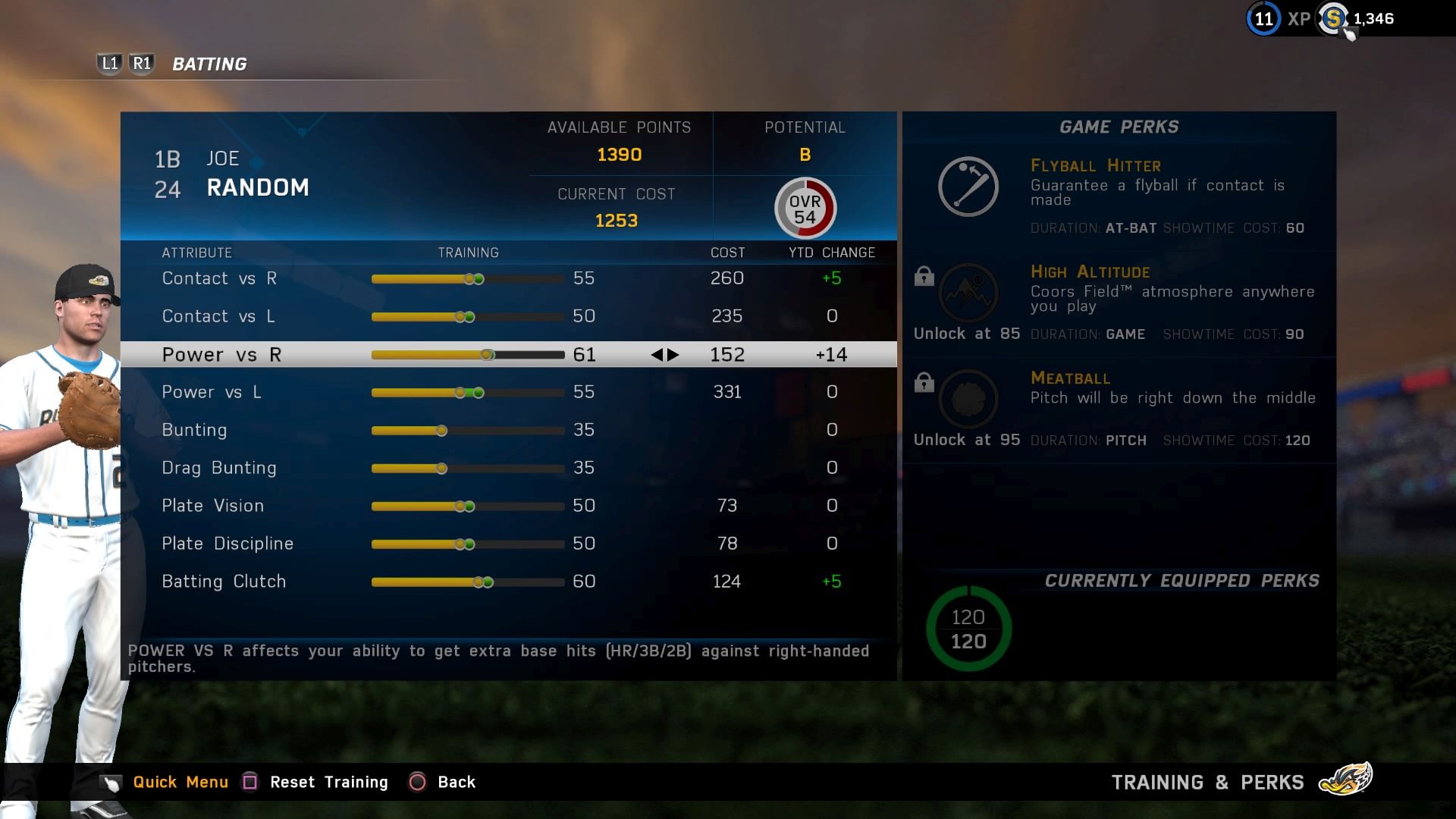The width and height of the screenshot is (1456, 819).
Task: Open the Quick Menu
Action: (x=180, y=782)
